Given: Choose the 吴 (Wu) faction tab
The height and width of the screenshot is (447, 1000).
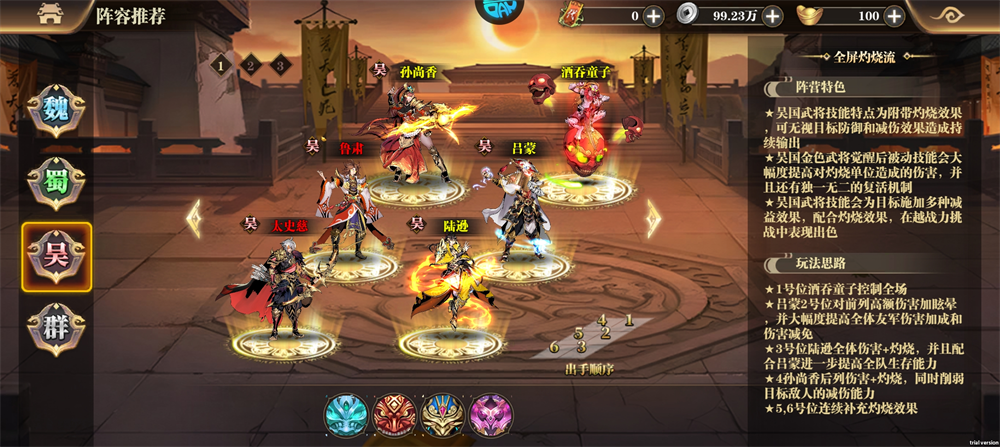Looking at the screenshot, I should pos(57,252).
